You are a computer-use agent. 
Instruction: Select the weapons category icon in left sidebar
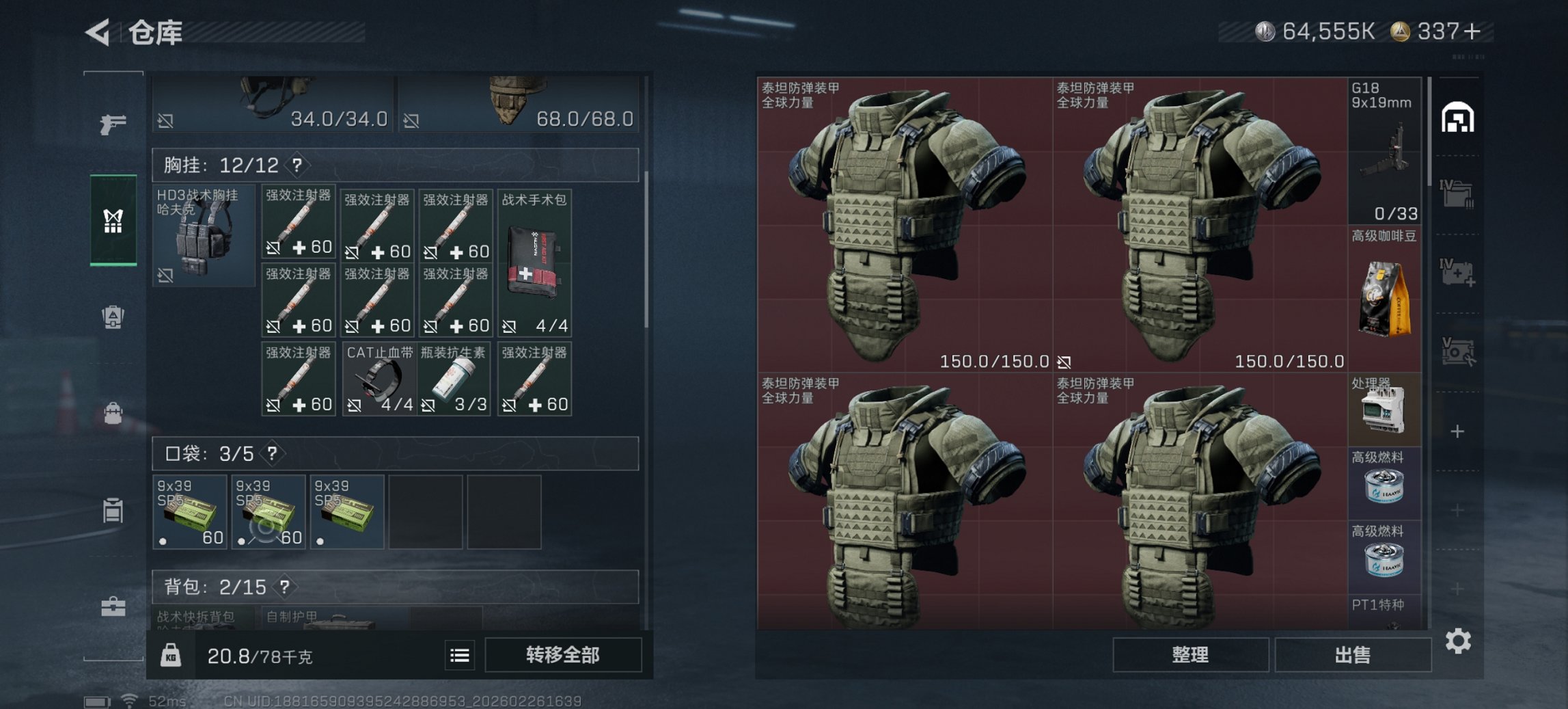pos(115,124)
